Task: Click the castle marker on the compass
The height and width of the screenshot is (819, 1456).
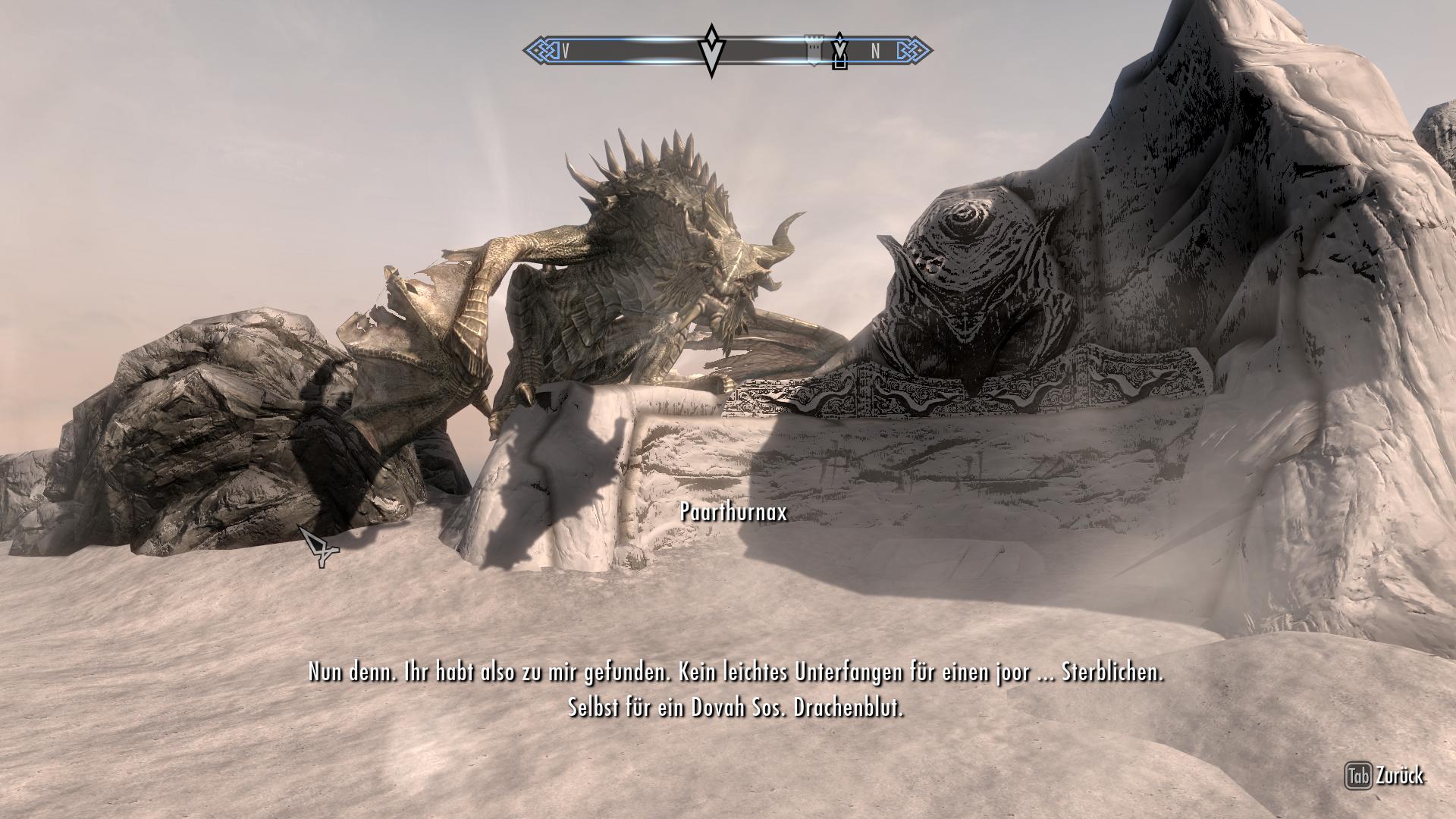Action: pos(814,49)
